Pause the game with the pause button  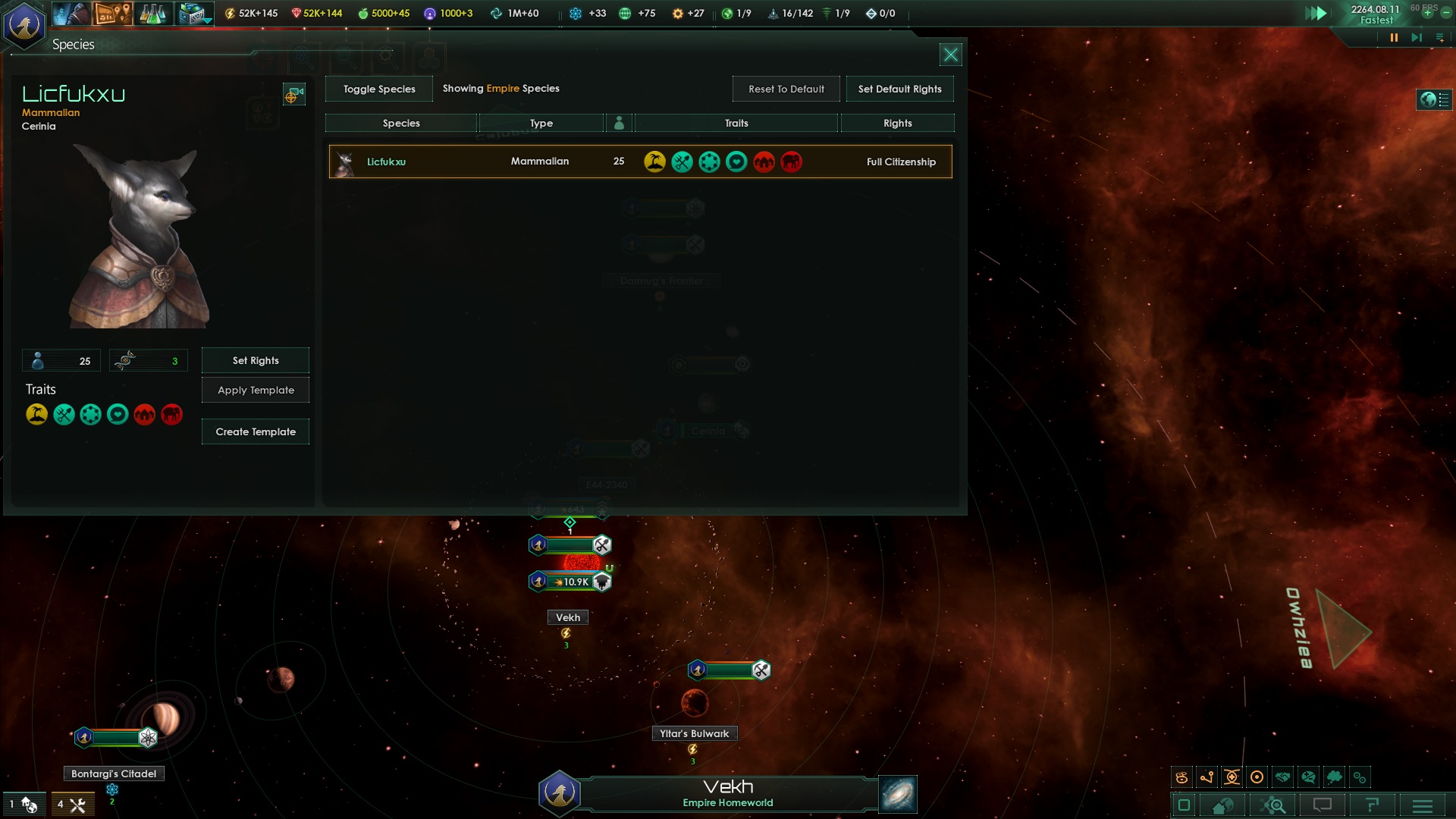tap(1394, 38)
